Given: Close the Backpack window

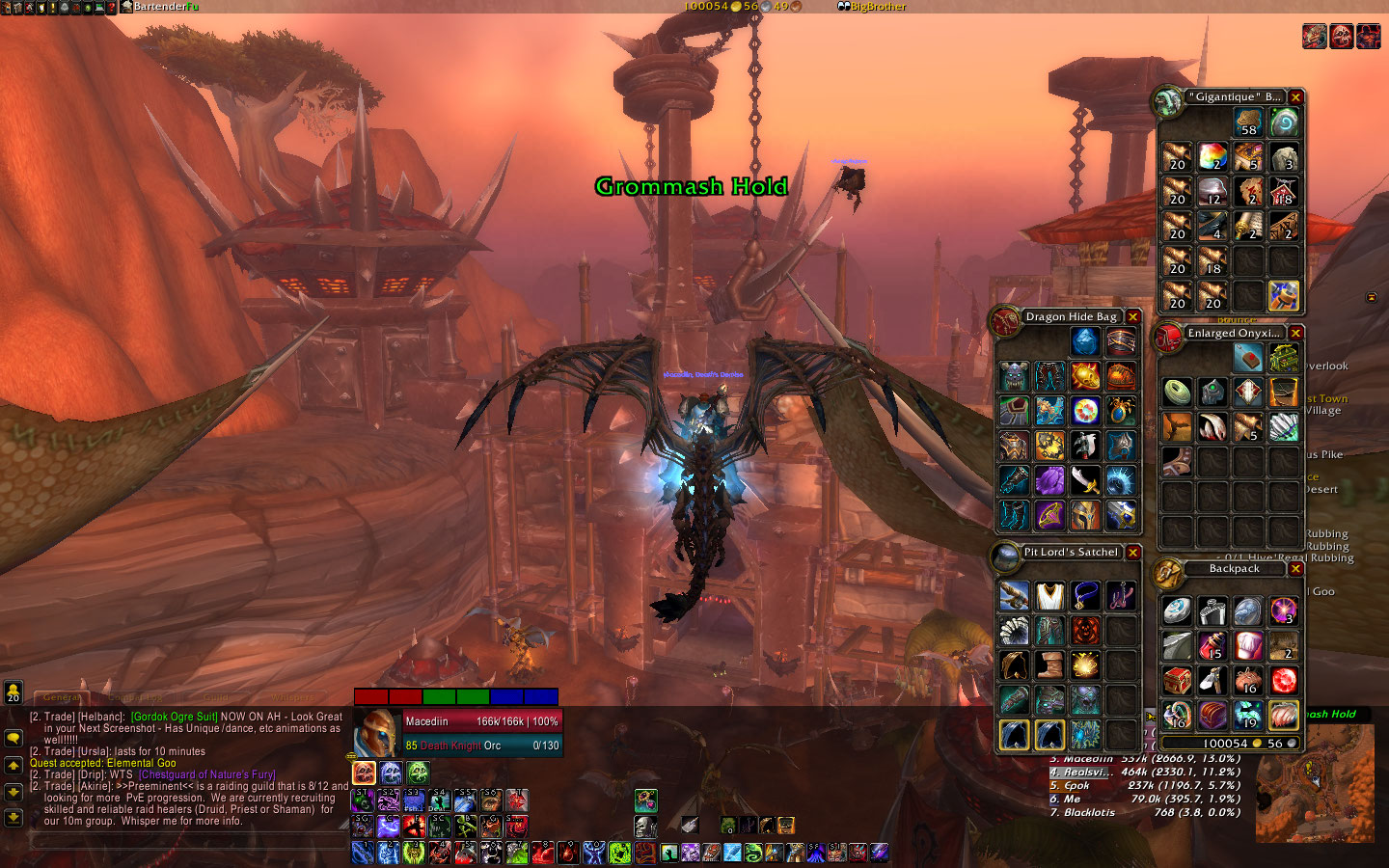Looking at the screenshot, I should (x=1296, y=569).
